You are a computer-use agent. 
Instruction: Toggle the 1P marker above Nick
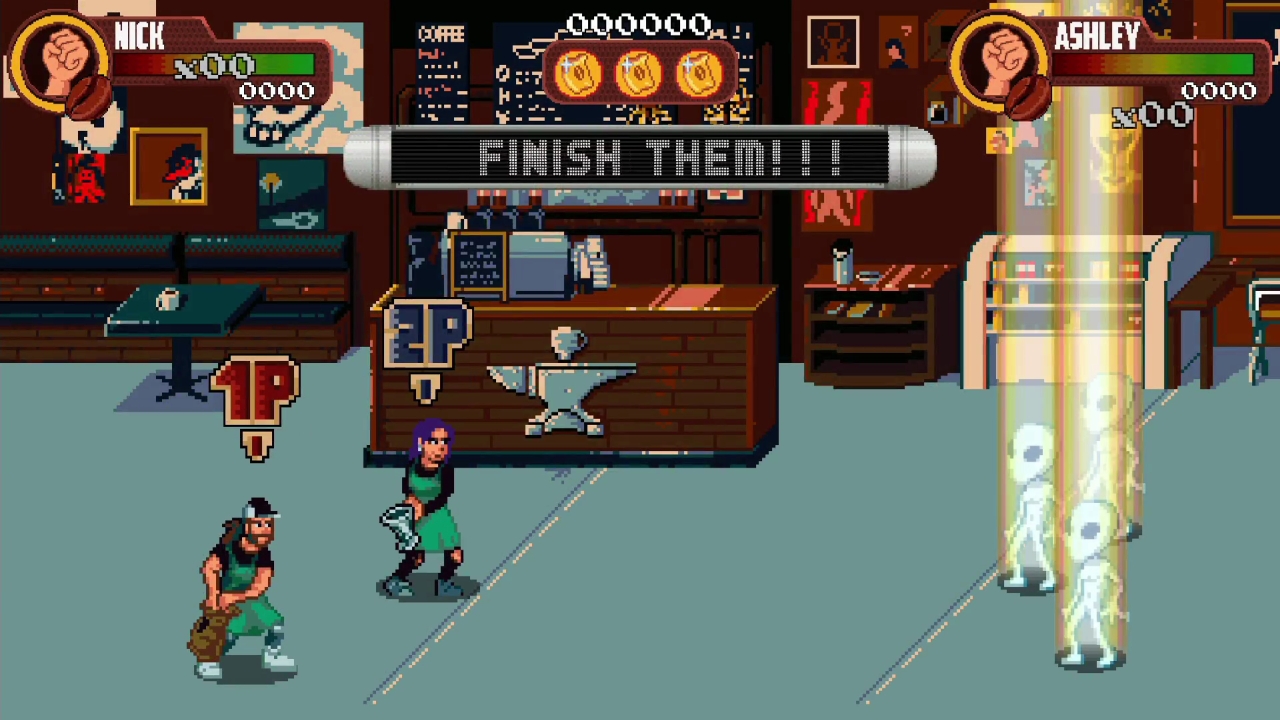click(253, 390)
